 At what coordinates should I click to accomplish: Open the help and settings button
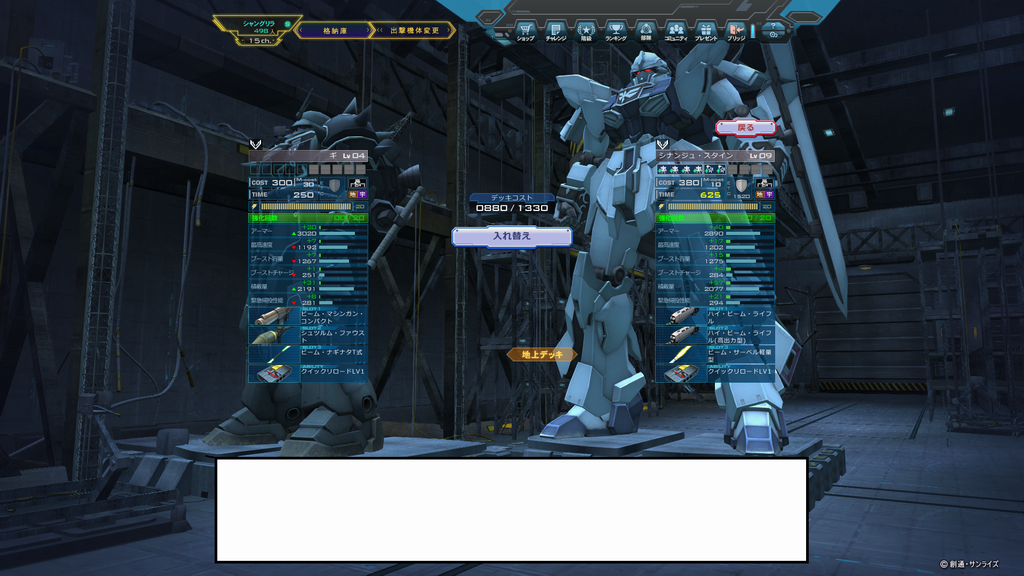point(774,31)
